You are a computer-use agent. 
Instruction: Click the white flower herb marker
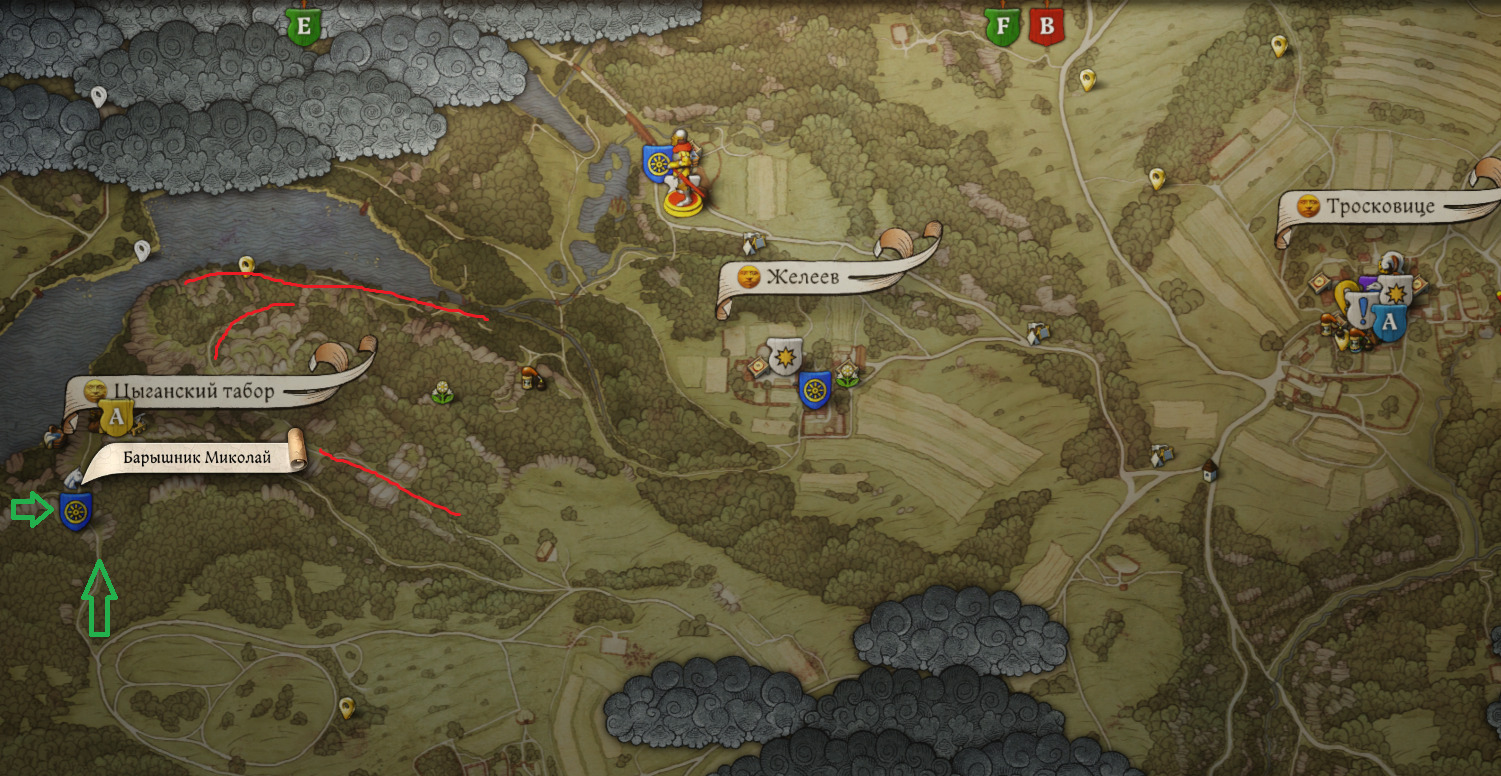[441, 393]
